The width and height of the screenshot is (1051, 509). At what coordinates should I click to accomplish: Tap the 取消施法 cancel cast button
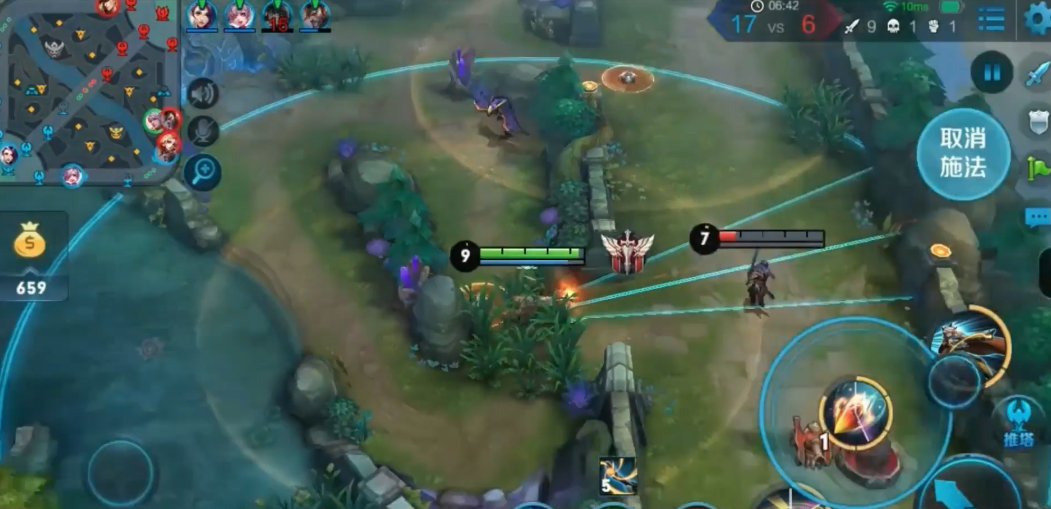[963, 153]
